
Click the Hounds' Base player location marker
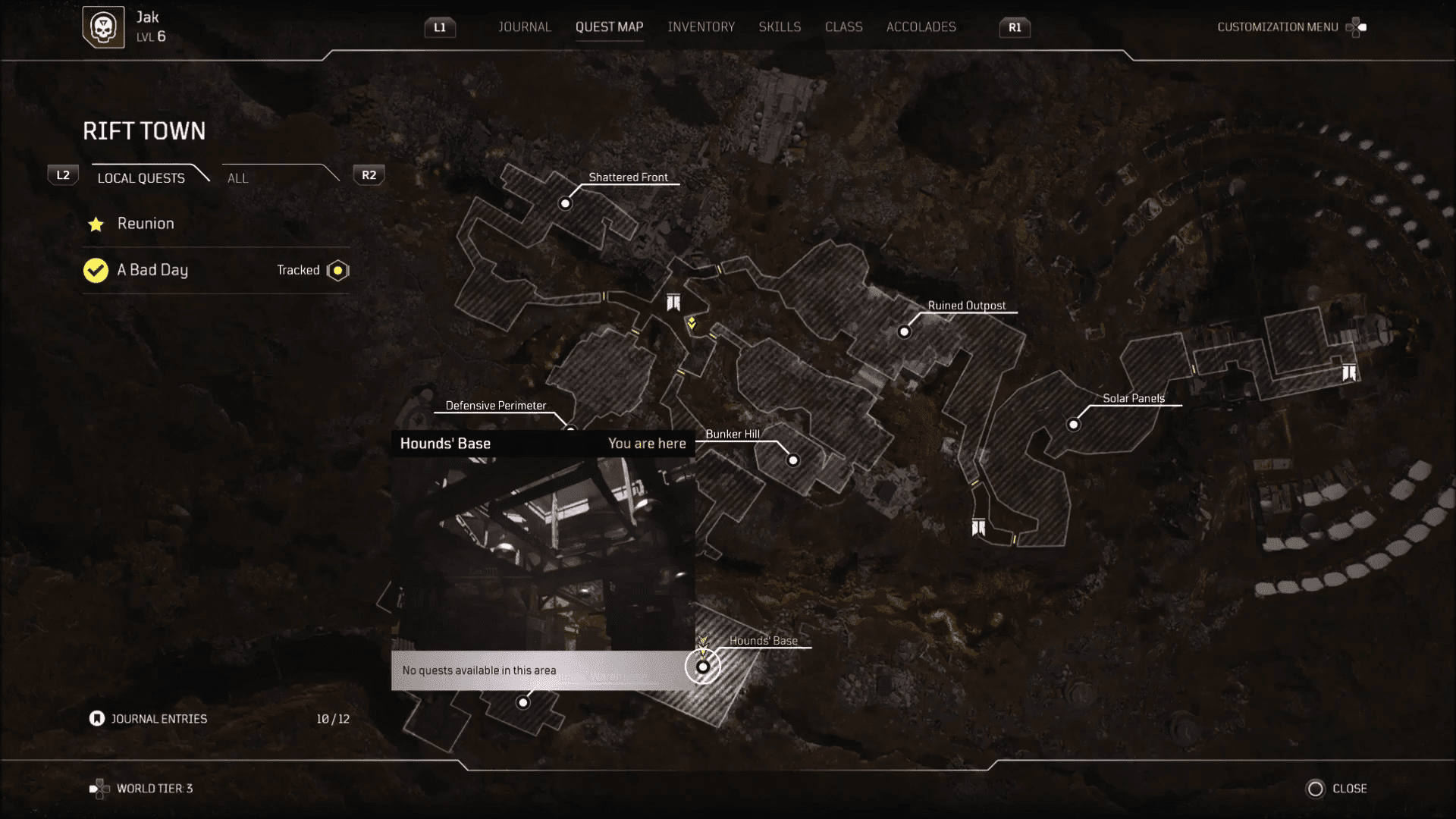tap(702, 666)
